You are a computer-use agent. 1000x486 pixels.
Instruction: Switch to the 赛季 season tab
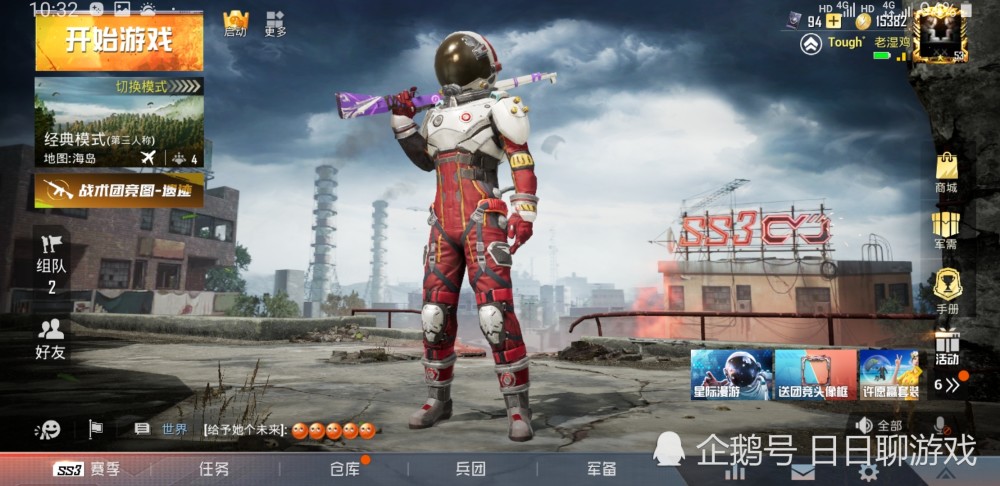coord(87,469)
